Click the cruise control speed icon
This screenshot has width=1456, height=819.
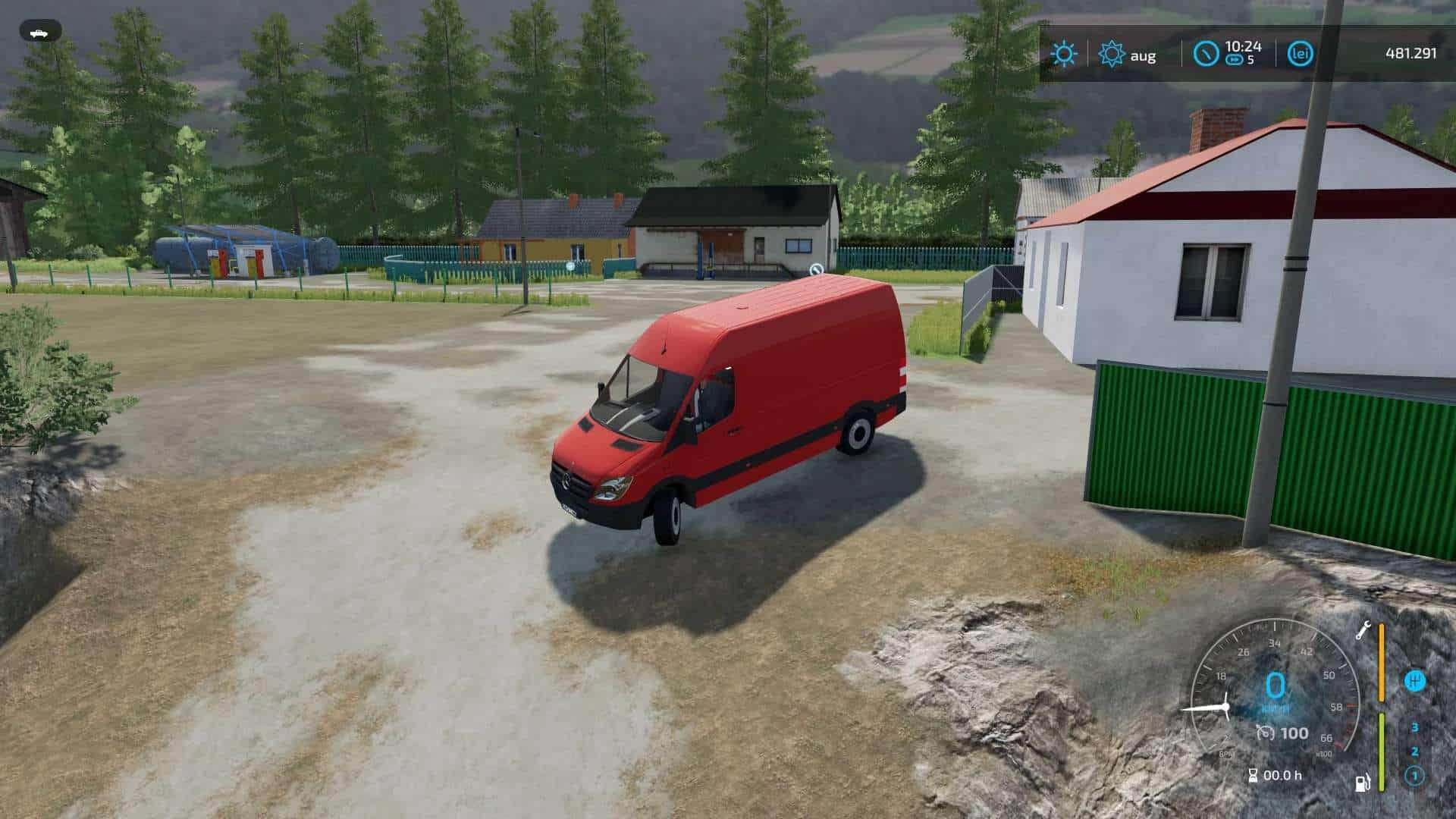pos(1265,733)
